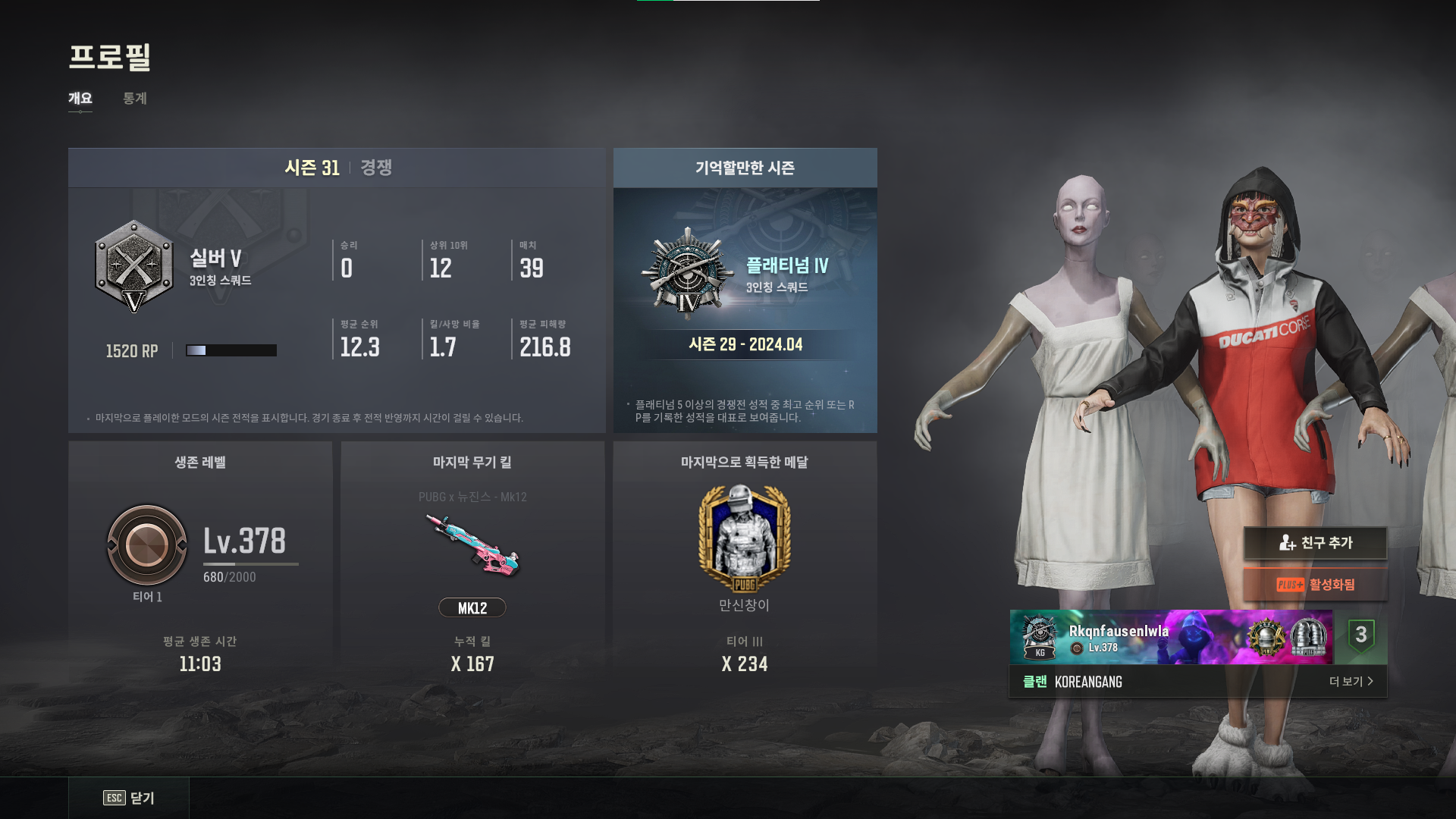1456x819 pixels.
Task: Choose the 경쟁 ranked mode label
Action: [376, 168]
